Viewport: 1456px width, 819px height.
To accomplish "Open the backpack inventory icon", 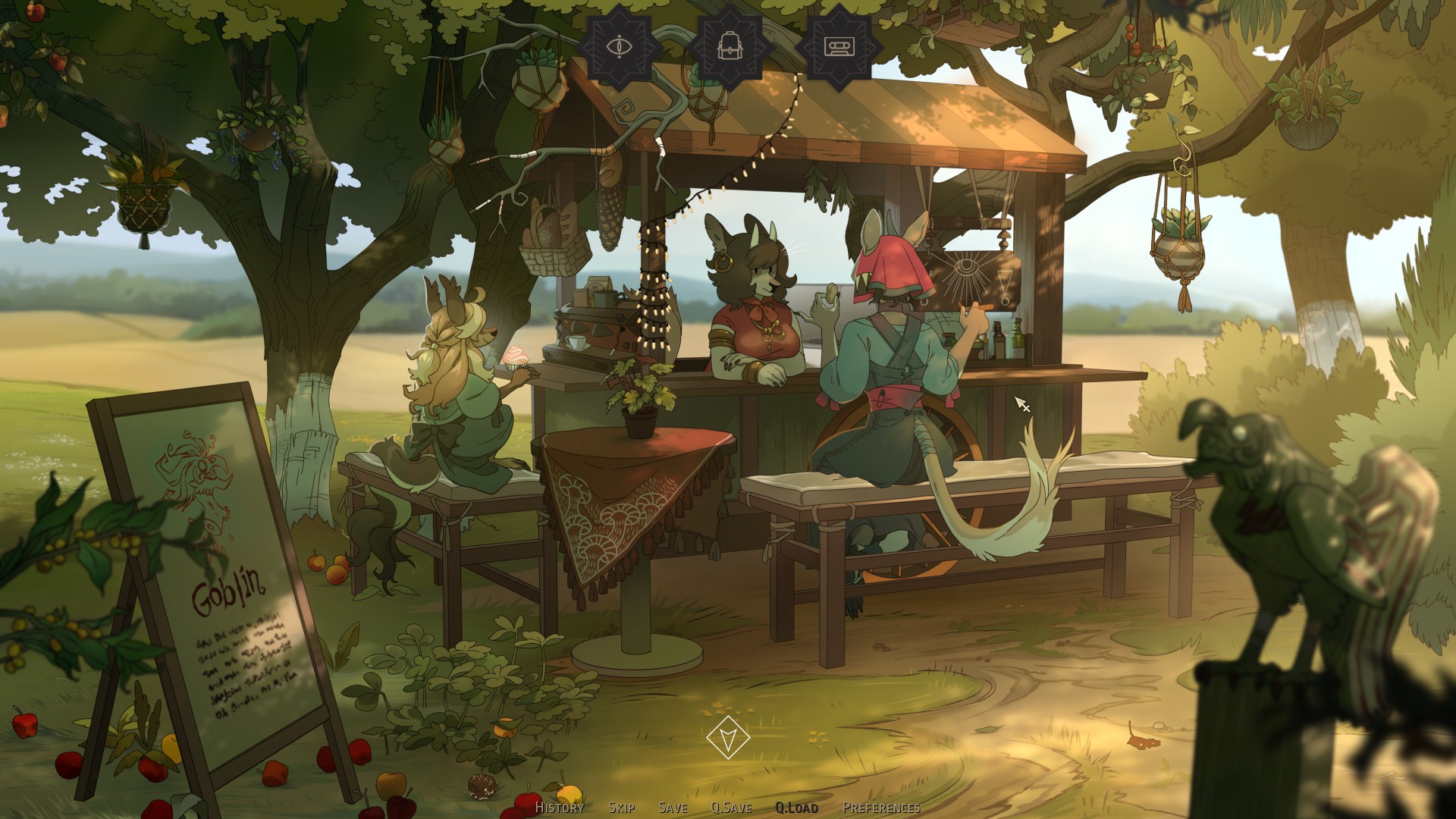I will 730,46.
